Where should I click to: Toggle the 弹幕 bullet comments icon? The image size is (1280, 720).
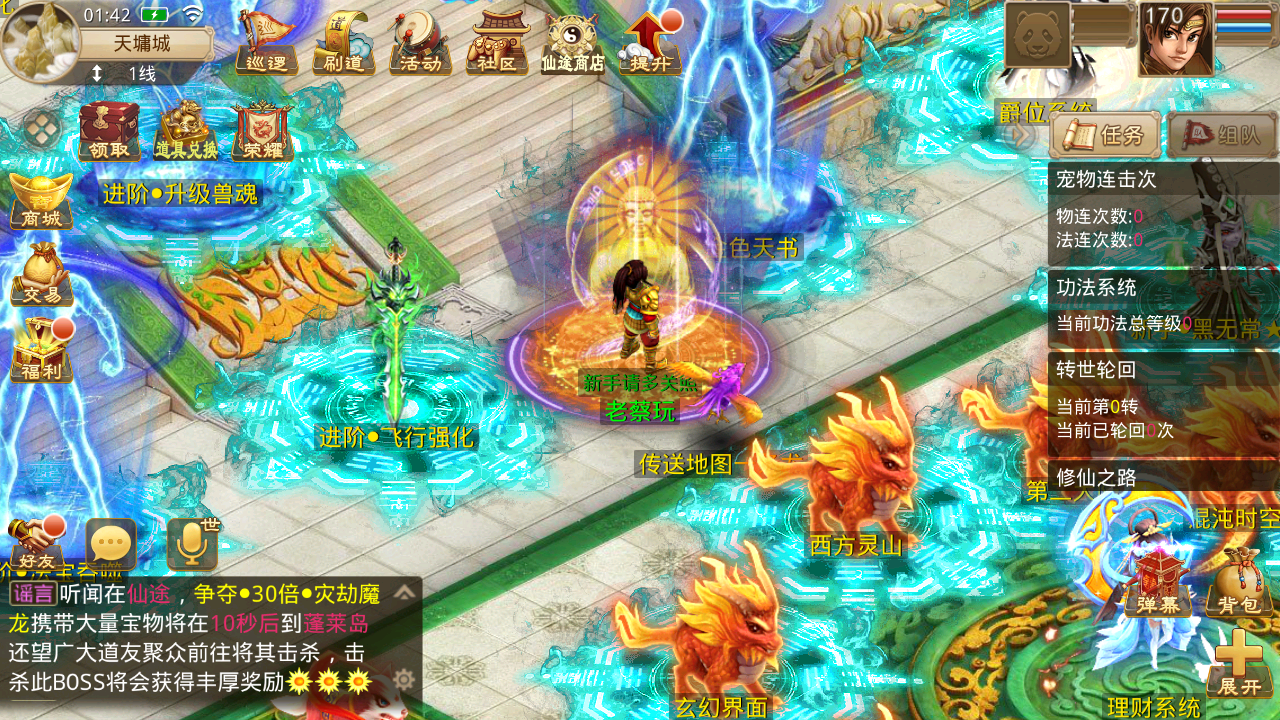point(1158,583)
